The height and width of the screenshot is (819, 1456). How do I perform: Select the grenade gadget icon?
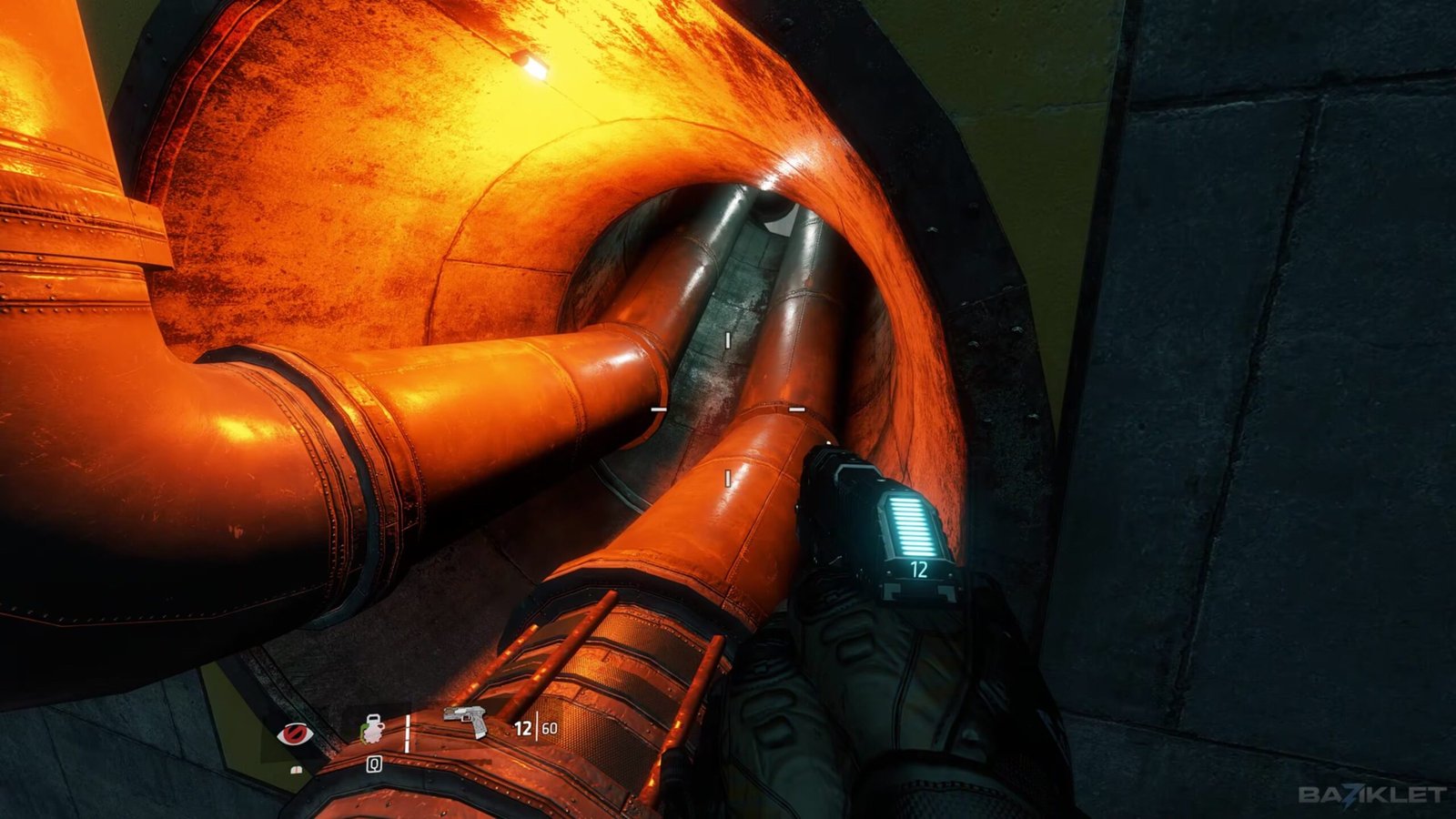pos(373,730)
